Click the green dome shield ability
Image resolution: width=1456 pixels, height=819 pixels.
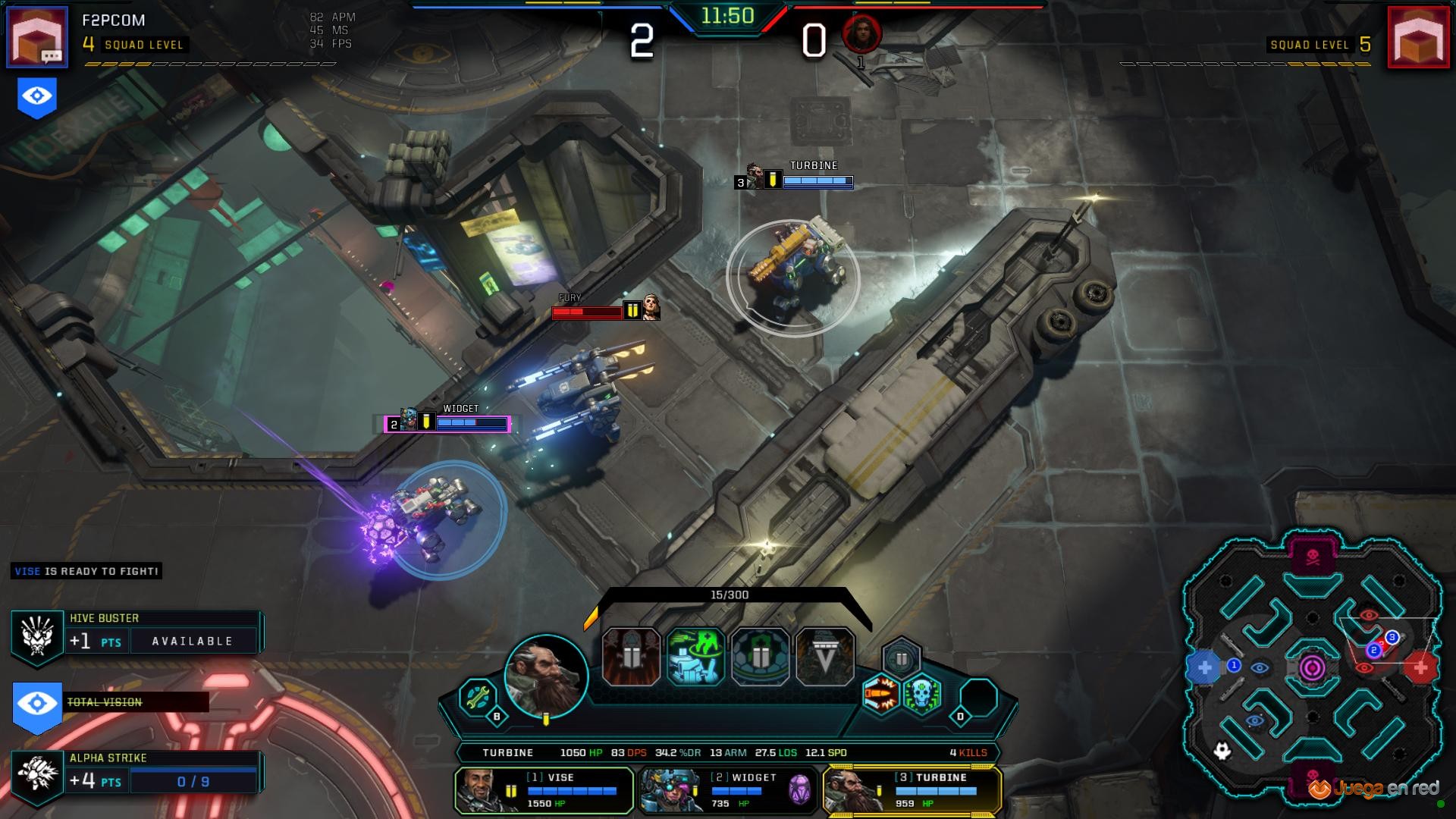point(760,657)
